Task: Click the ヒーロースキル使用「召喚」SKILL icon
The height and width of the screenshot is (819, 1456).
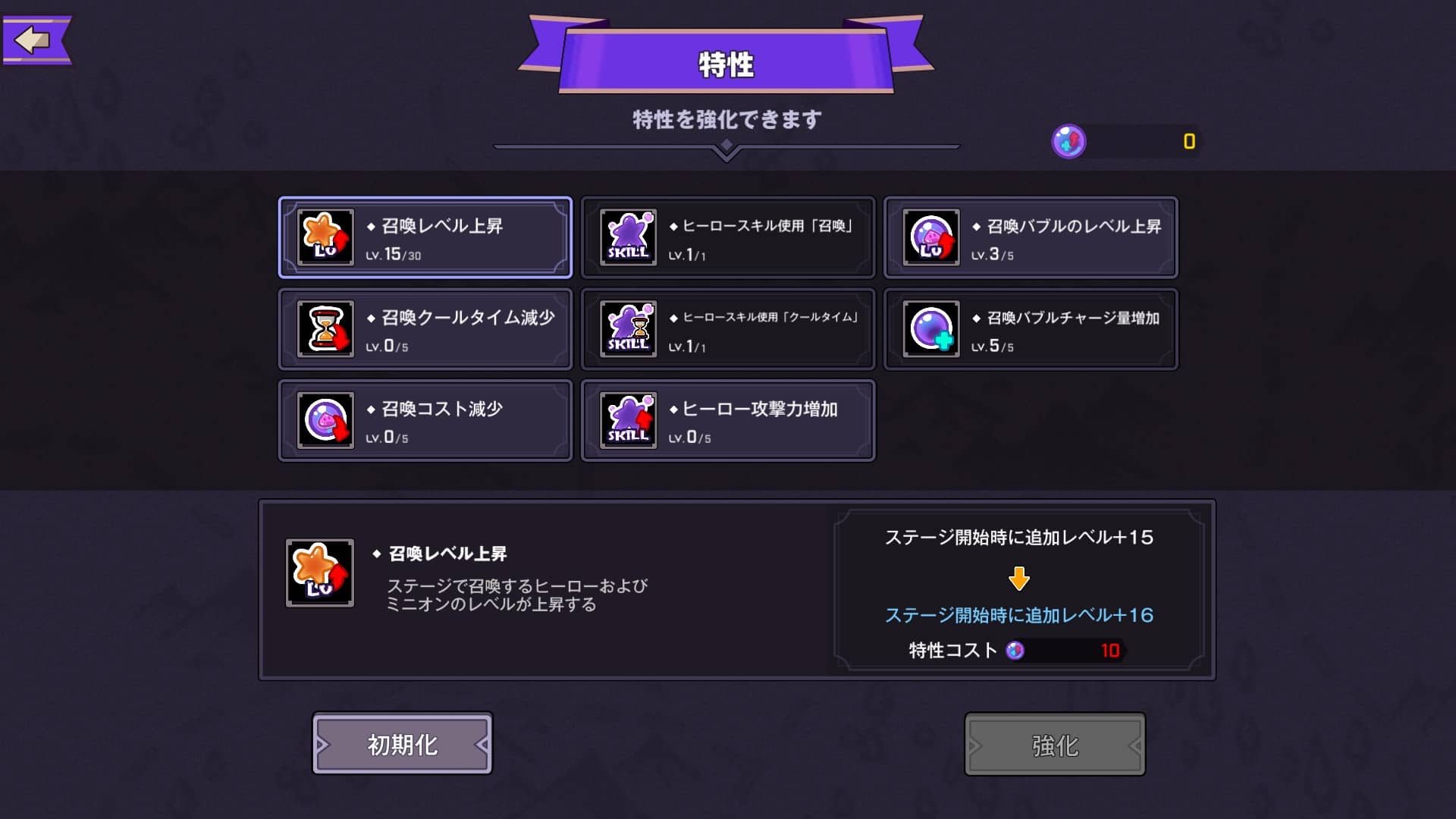Action: pos(629,237)
